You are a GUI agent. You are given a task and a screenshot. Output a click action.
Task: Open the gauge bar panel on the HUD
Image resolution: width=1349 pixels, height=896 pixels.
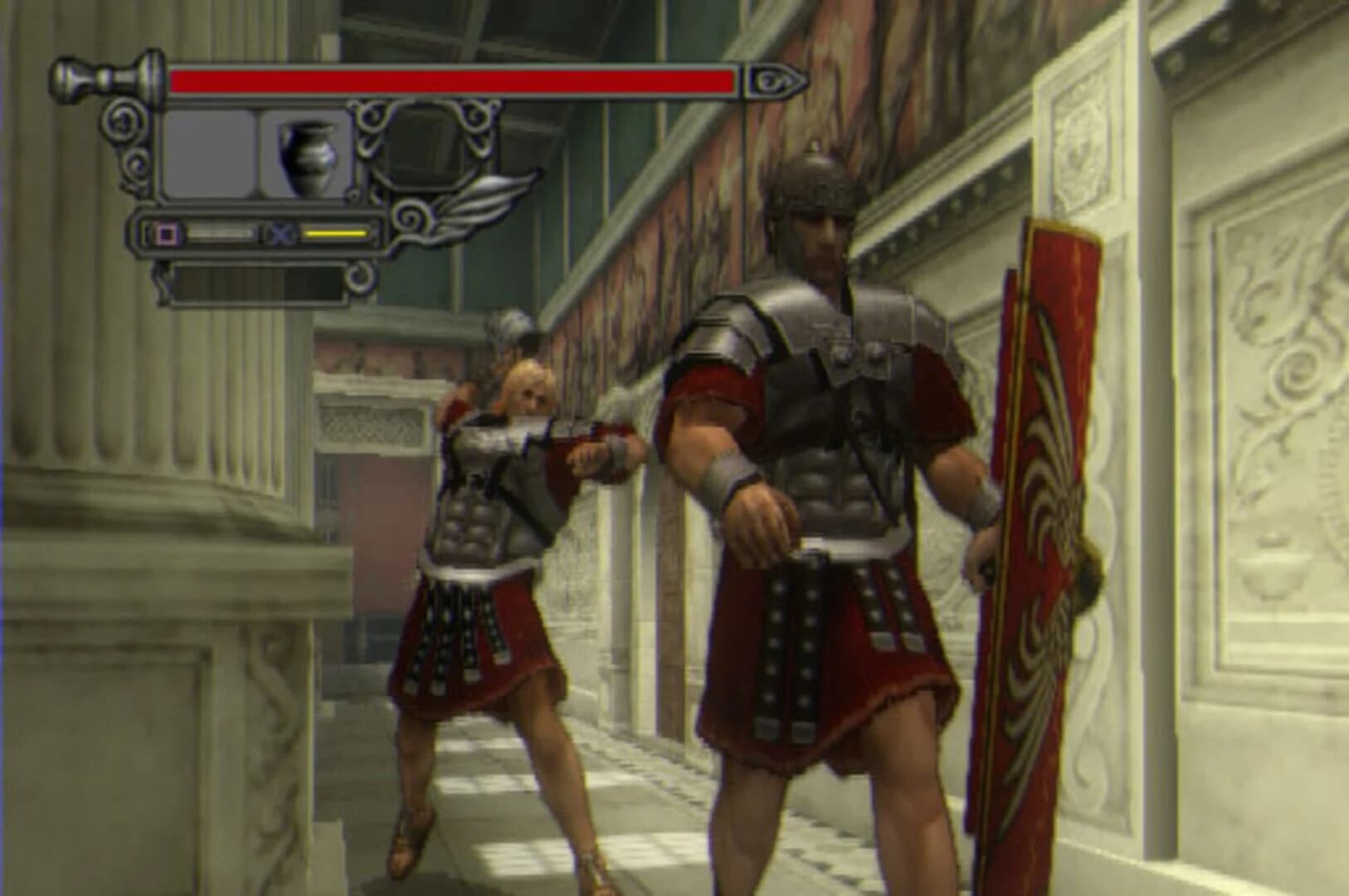[249, 235]
